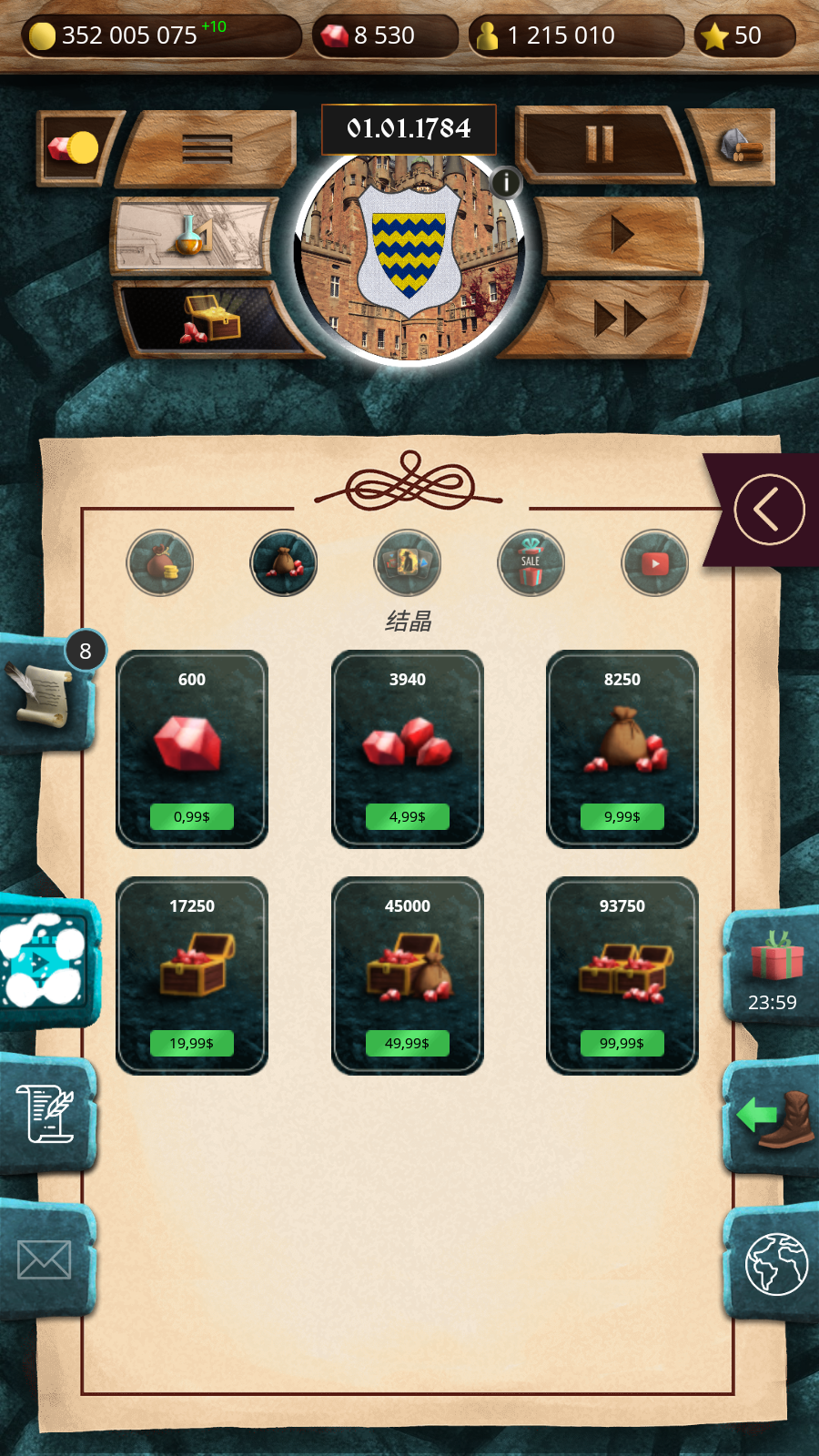Open the cards shop tab
The height and width of the screenshot is (1456, 819).
tap(408, 563)
